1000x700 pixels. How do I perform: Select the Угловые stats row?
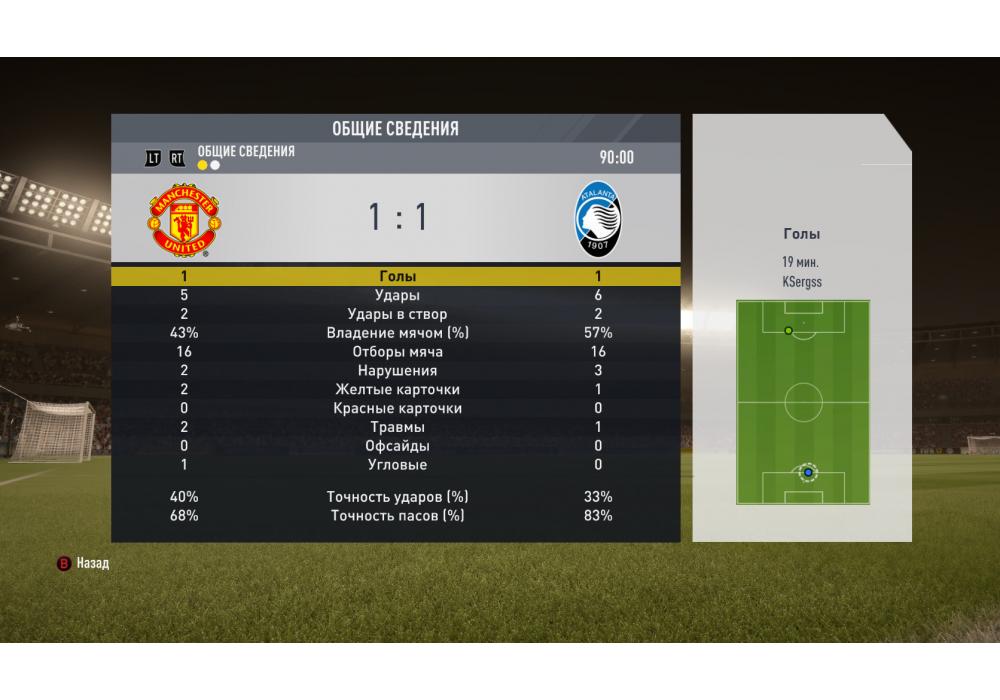[397, 465]
